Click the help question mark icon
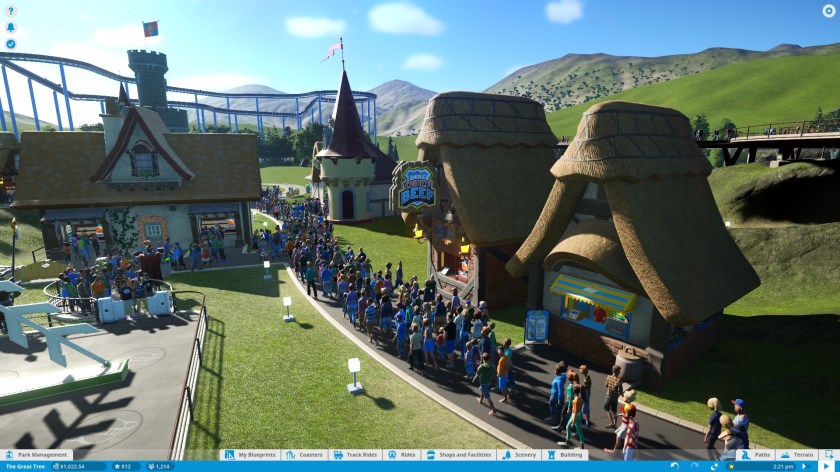840x472 pixels. [11, 11]
